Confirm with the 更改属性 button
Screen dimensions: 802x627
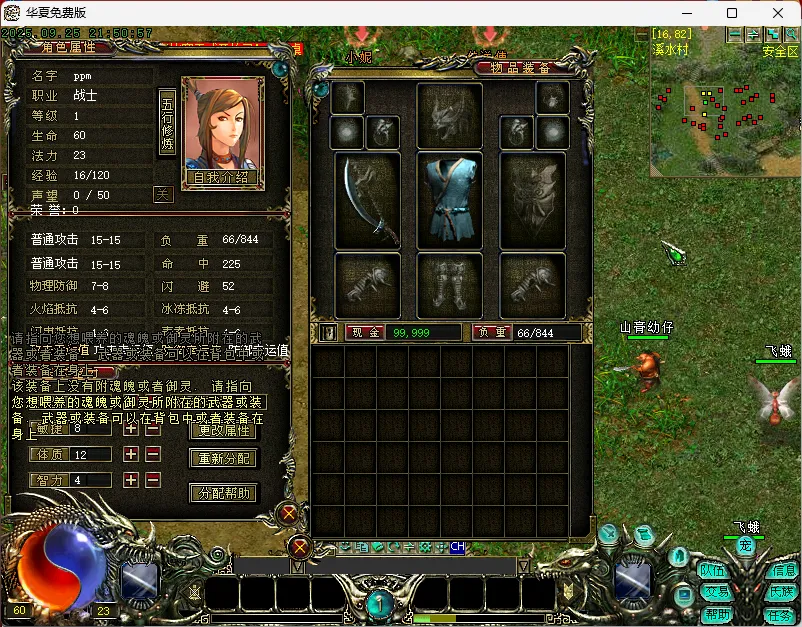(x=223, y=430)
